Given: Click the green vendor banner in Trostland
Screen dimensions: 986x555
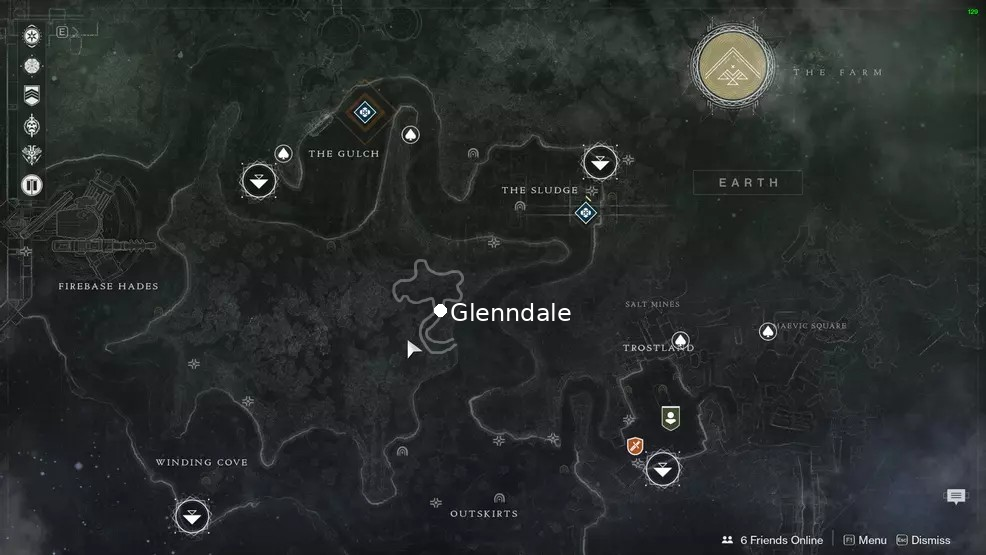Looking at the screenshot, I should click(x=670, y=417).
